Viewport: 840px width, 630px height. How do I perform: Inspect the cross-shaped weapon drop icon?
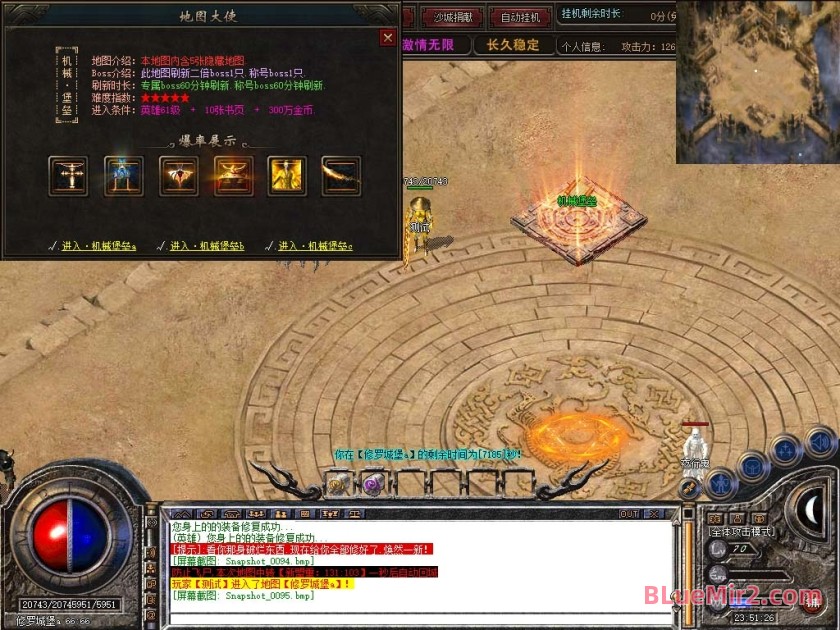coord(69,176)
